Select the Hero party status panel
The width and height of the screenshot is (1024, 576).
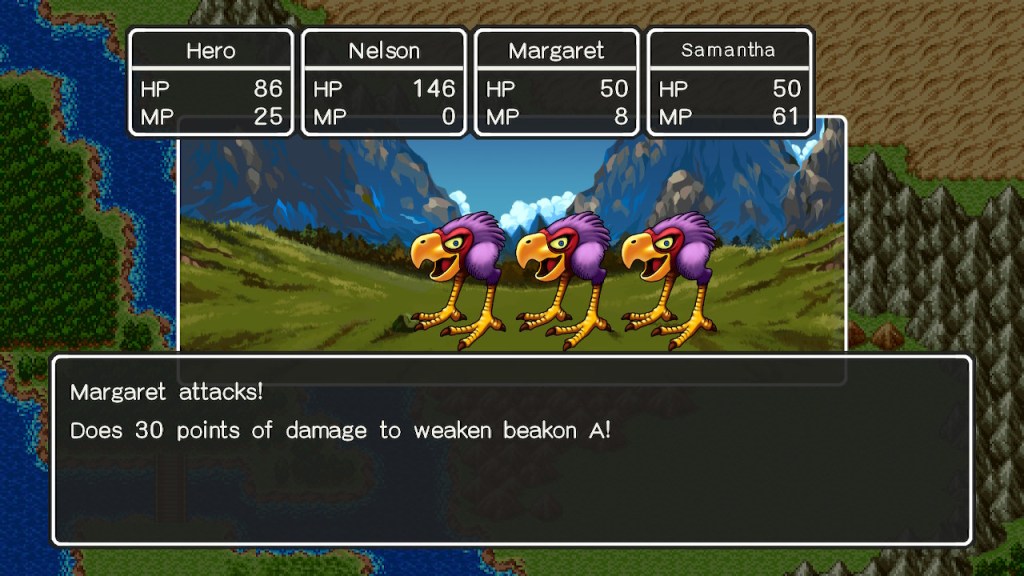[x=211, y=82]
